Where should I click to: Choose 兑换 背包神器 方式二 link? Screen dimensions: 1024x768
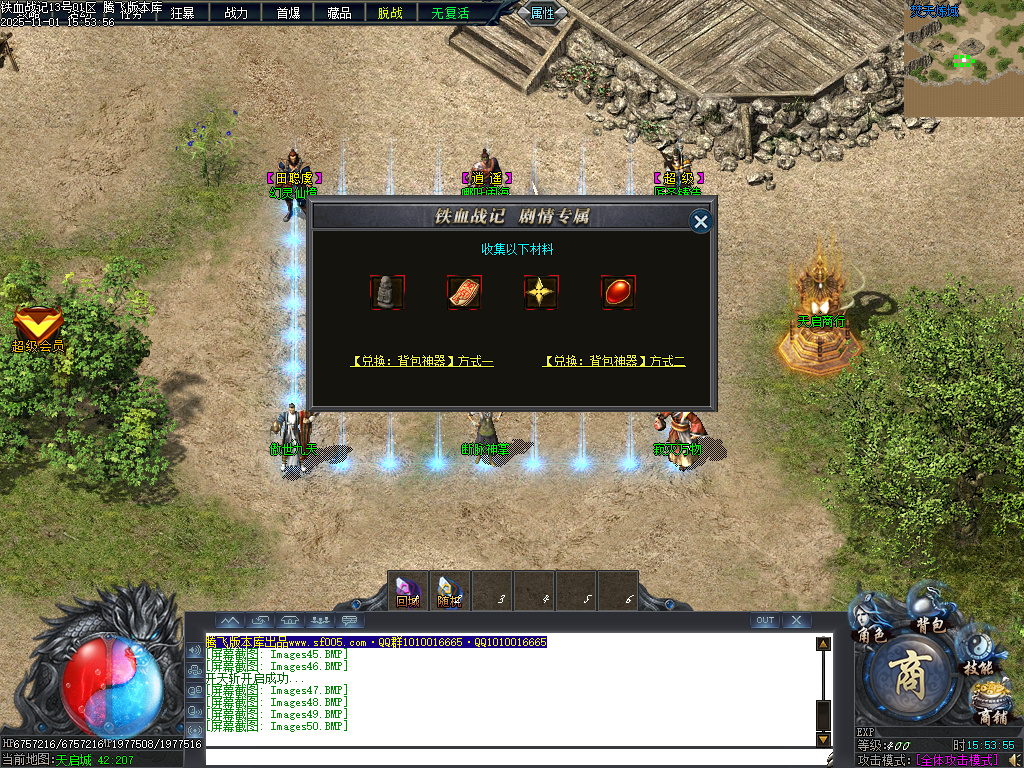click(x=614, y=361)
